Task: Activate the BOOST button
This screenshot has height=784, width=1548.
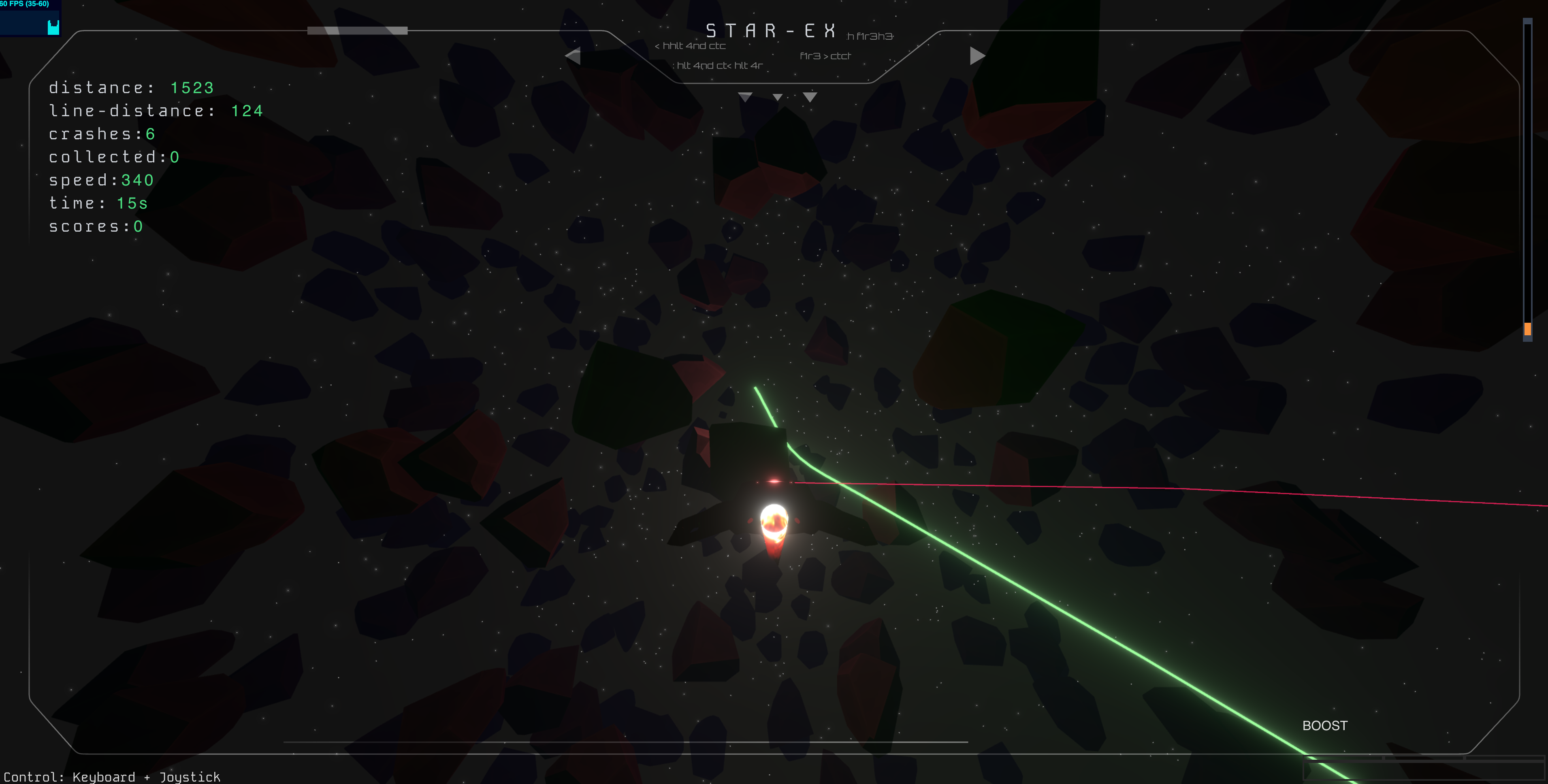Action: point(1324,725)
